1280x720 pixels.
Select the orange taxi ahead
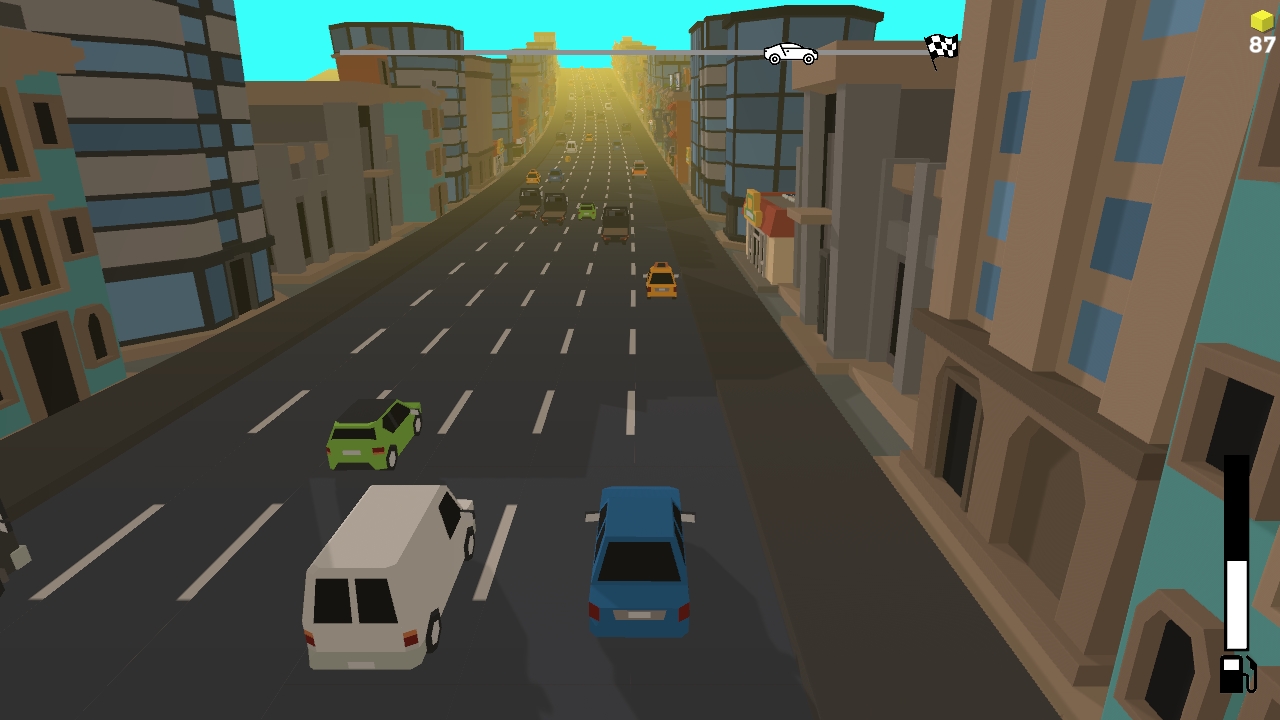coord(662,280)
